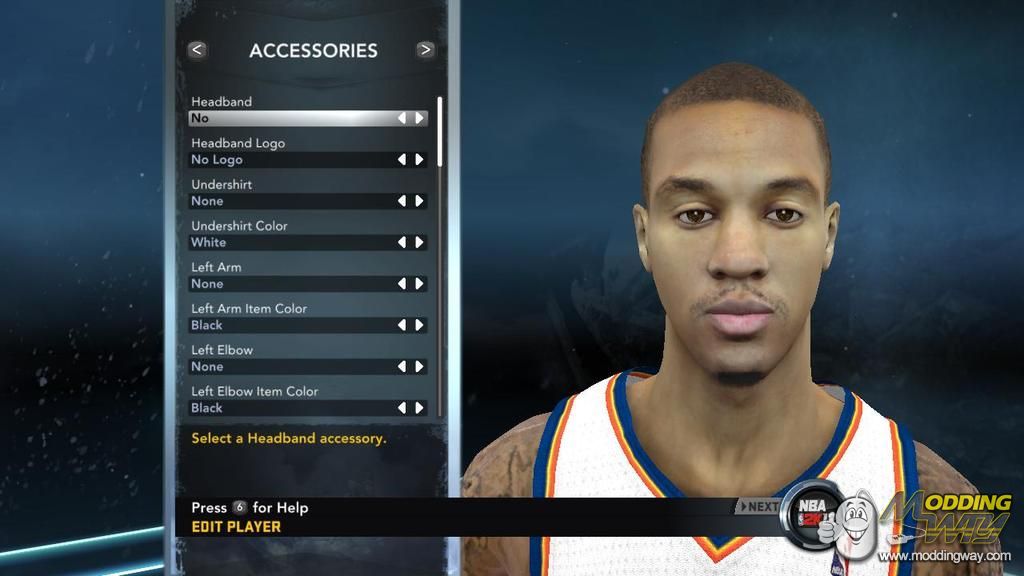Switch Undershirt Color to next color

tap(420, 242)
